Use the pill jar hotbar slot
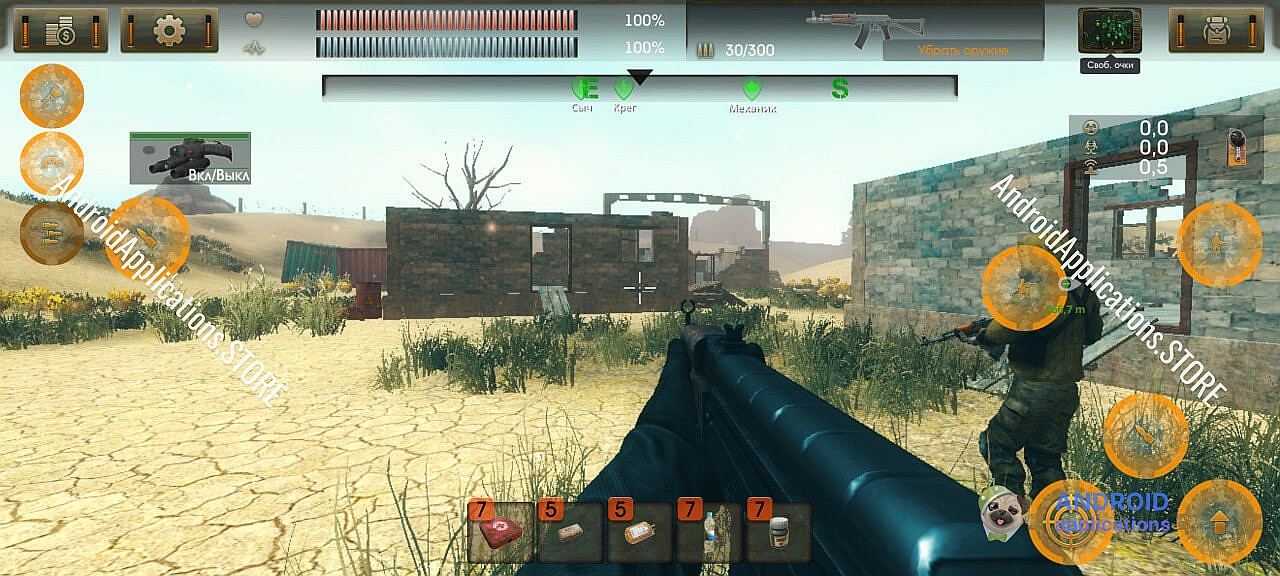This screenshot has height=576, width=1280. coord(779,532)
